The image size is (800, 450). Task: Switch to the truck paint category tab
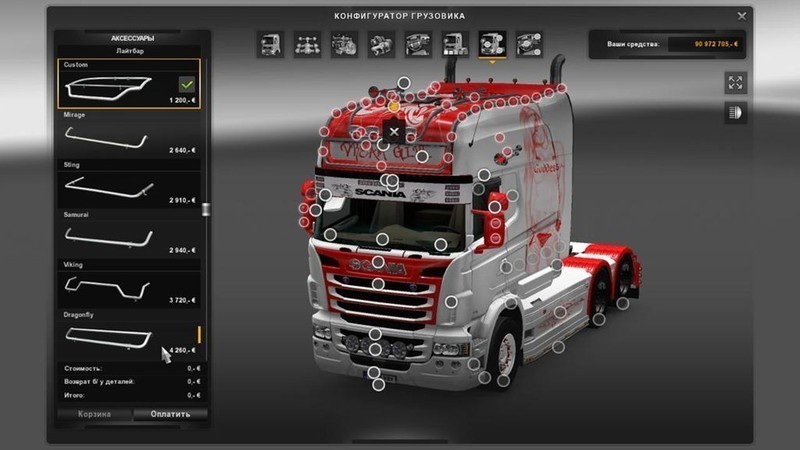pos(454,44)
